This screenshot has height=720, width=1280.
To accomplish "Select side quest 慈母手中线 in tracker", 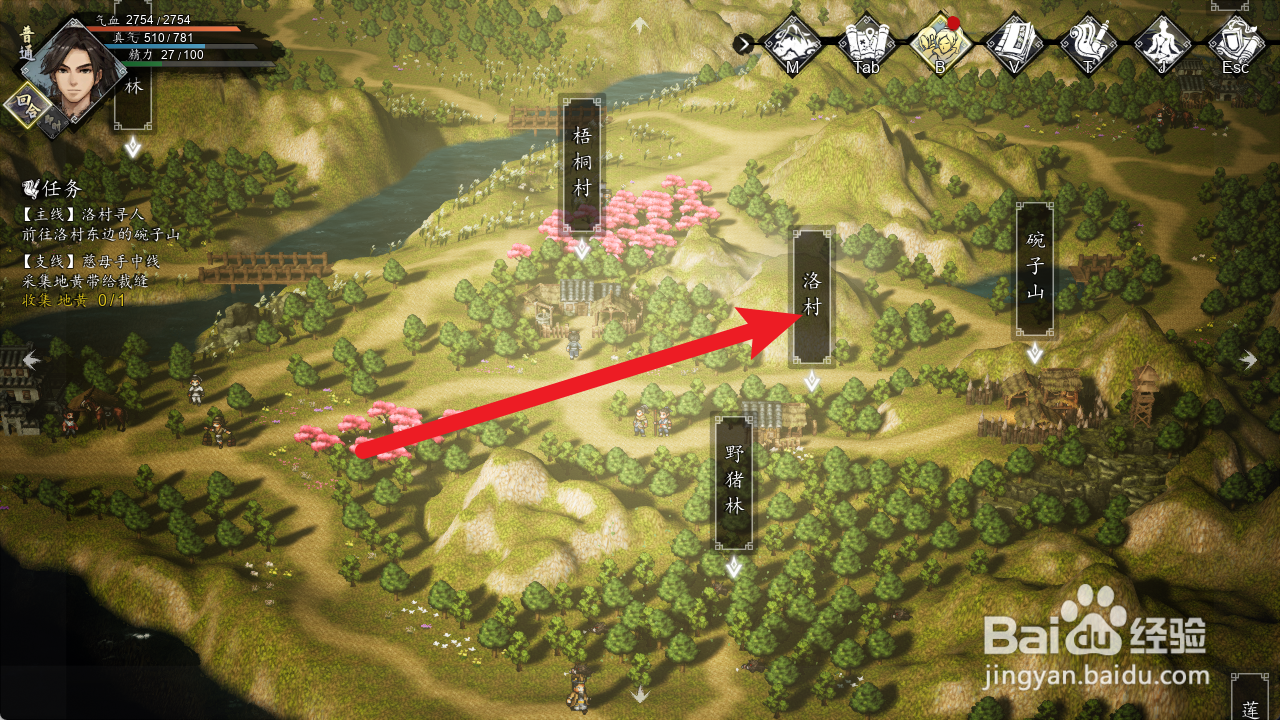I will coord(90,262).
